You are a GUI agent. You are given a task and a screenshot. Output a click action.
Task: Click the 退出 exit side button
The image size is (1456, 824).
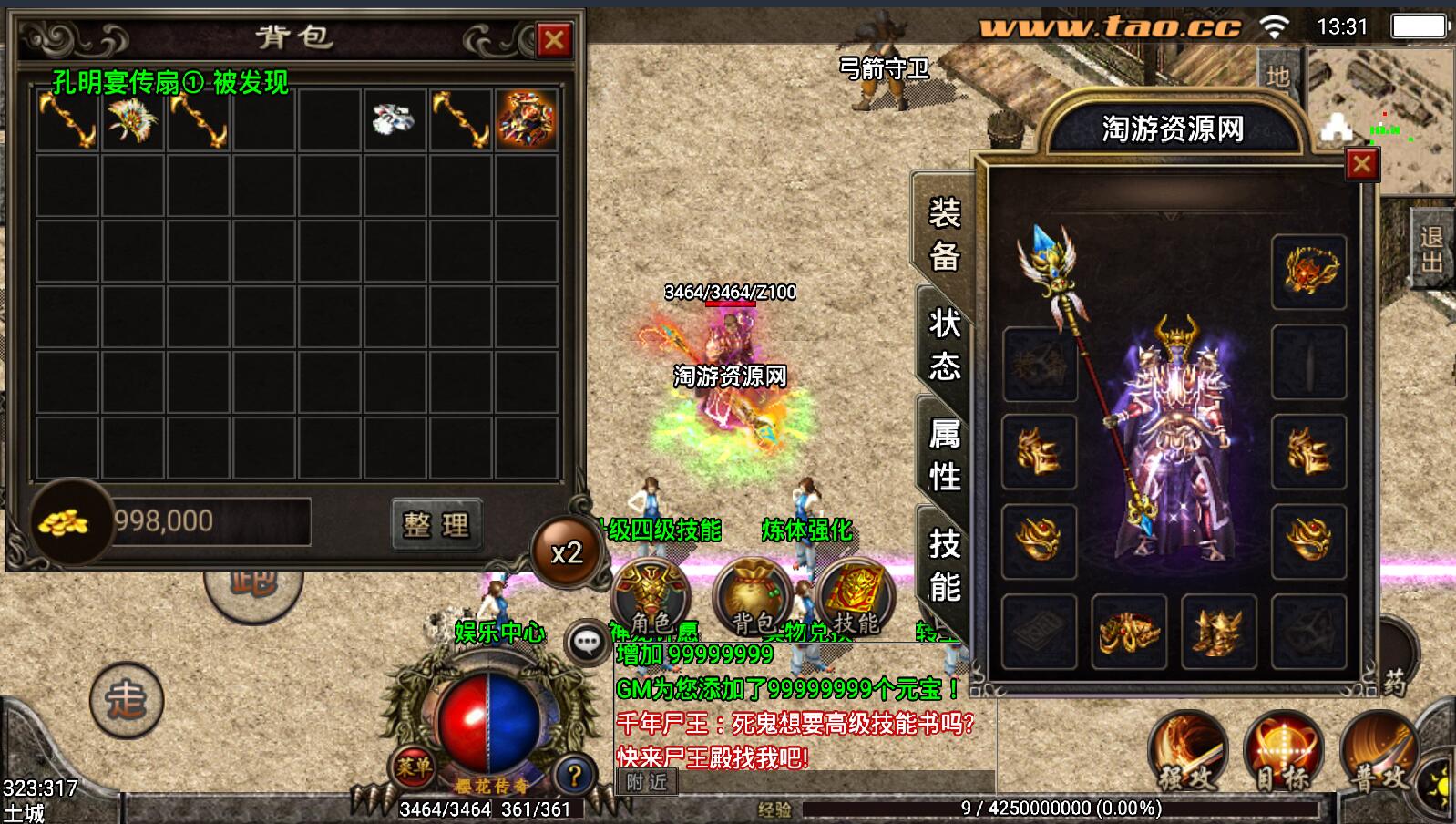(x=1431, y=249)
